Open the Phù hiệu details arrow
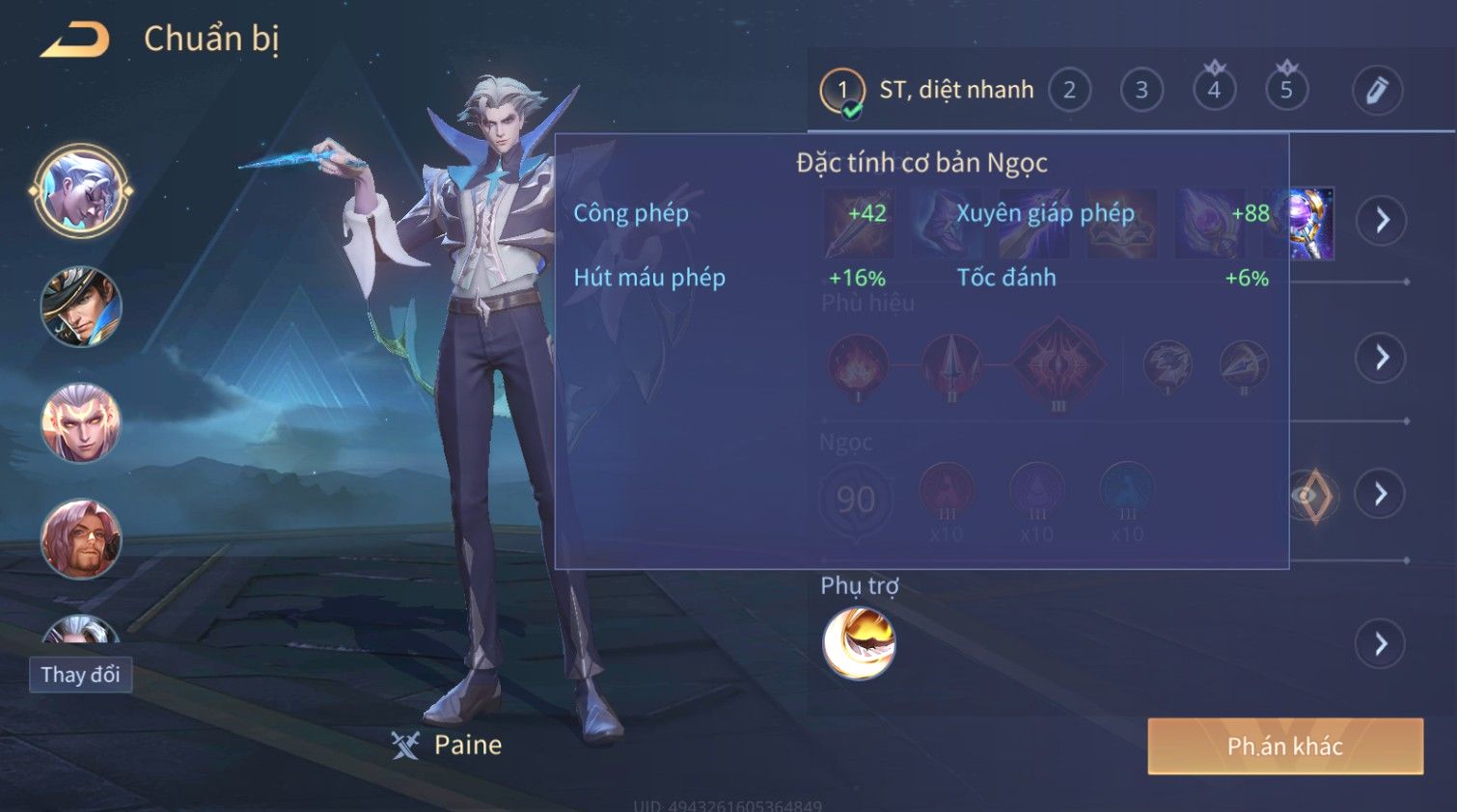This screenshot has height=812, width=1457. [x=1381, y=358]
